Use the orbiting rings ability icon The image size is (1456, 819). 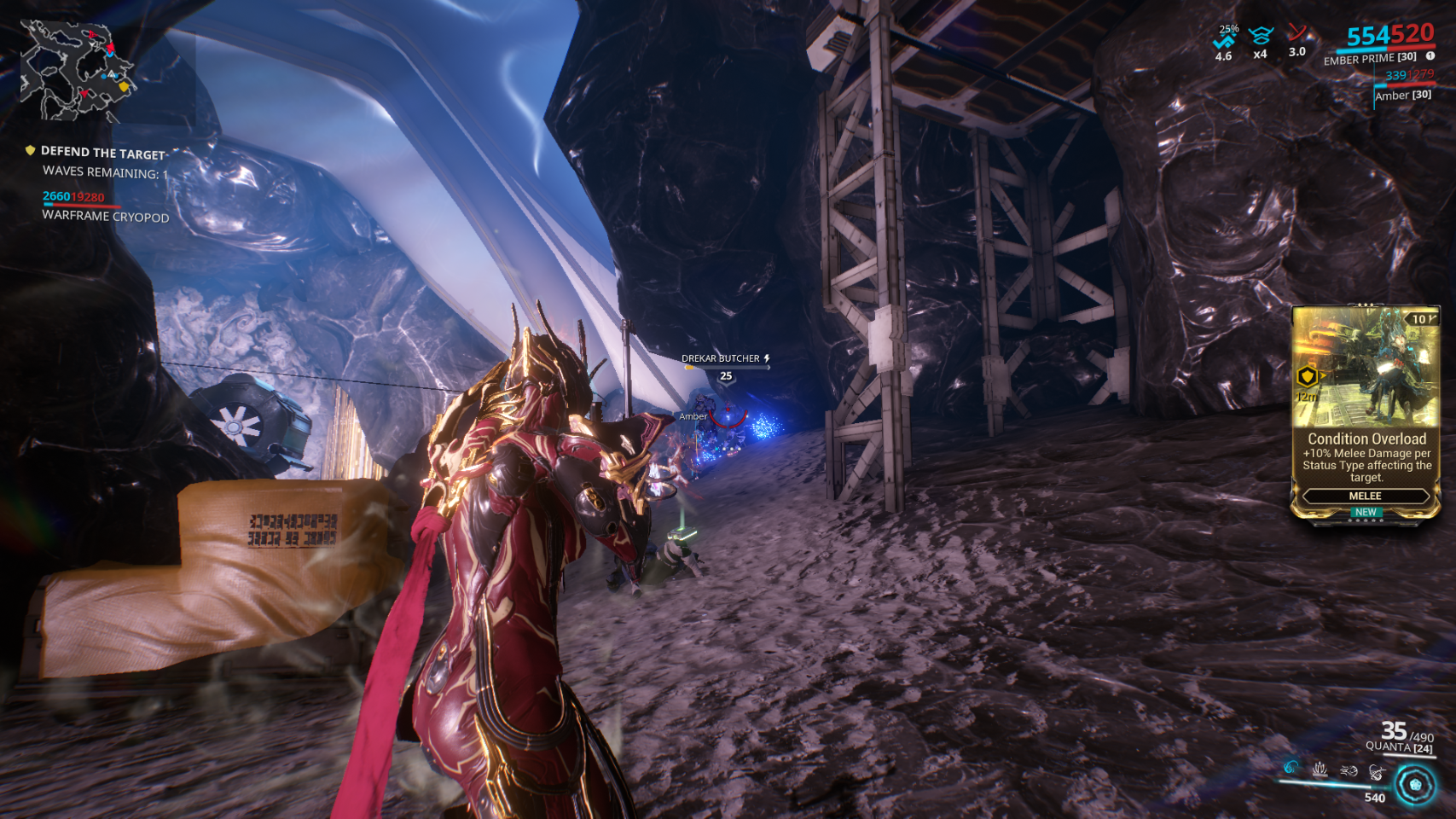pyautogui.click(x=1377, y=772)
